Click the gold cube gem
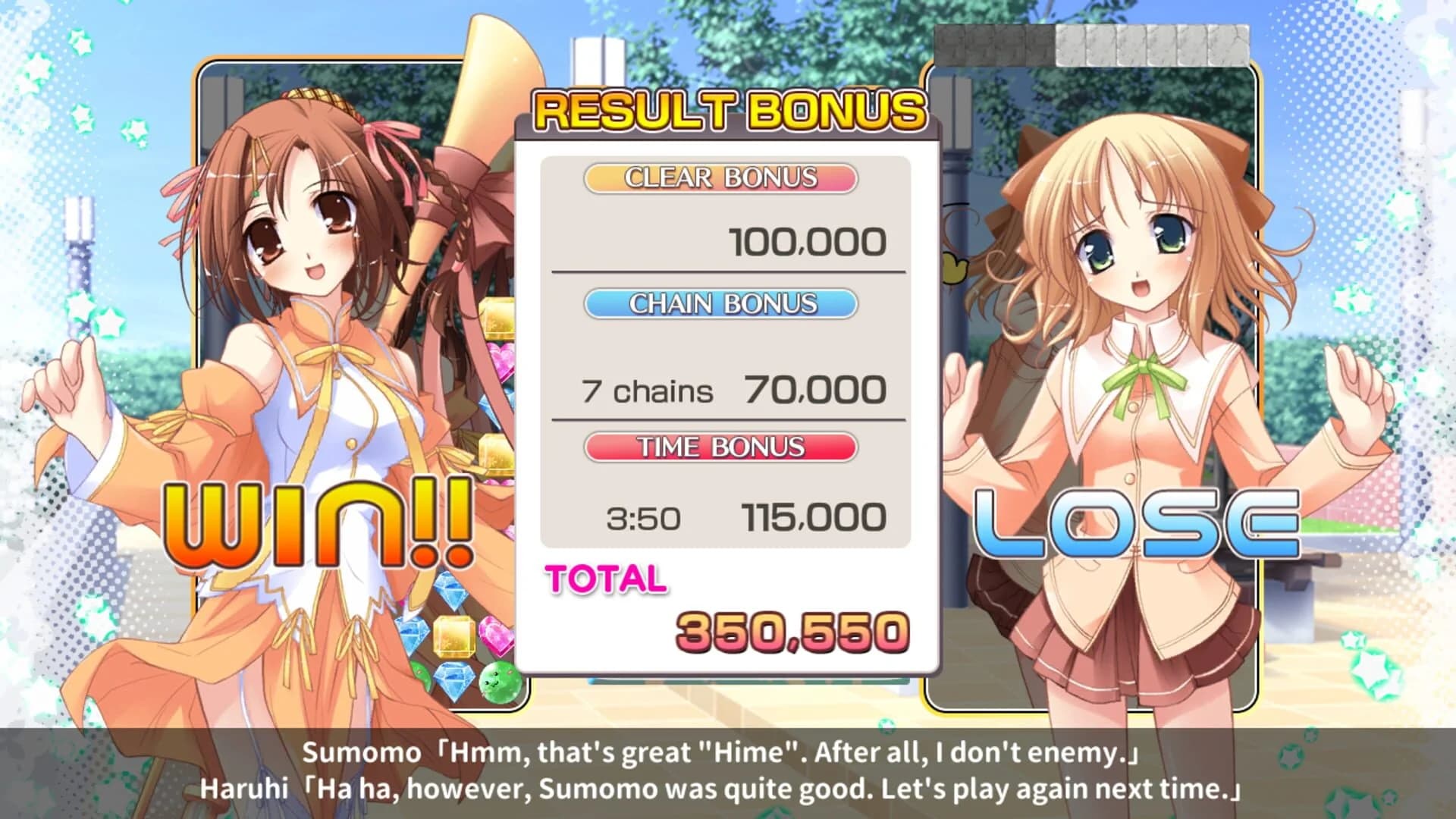 point(453,635)
